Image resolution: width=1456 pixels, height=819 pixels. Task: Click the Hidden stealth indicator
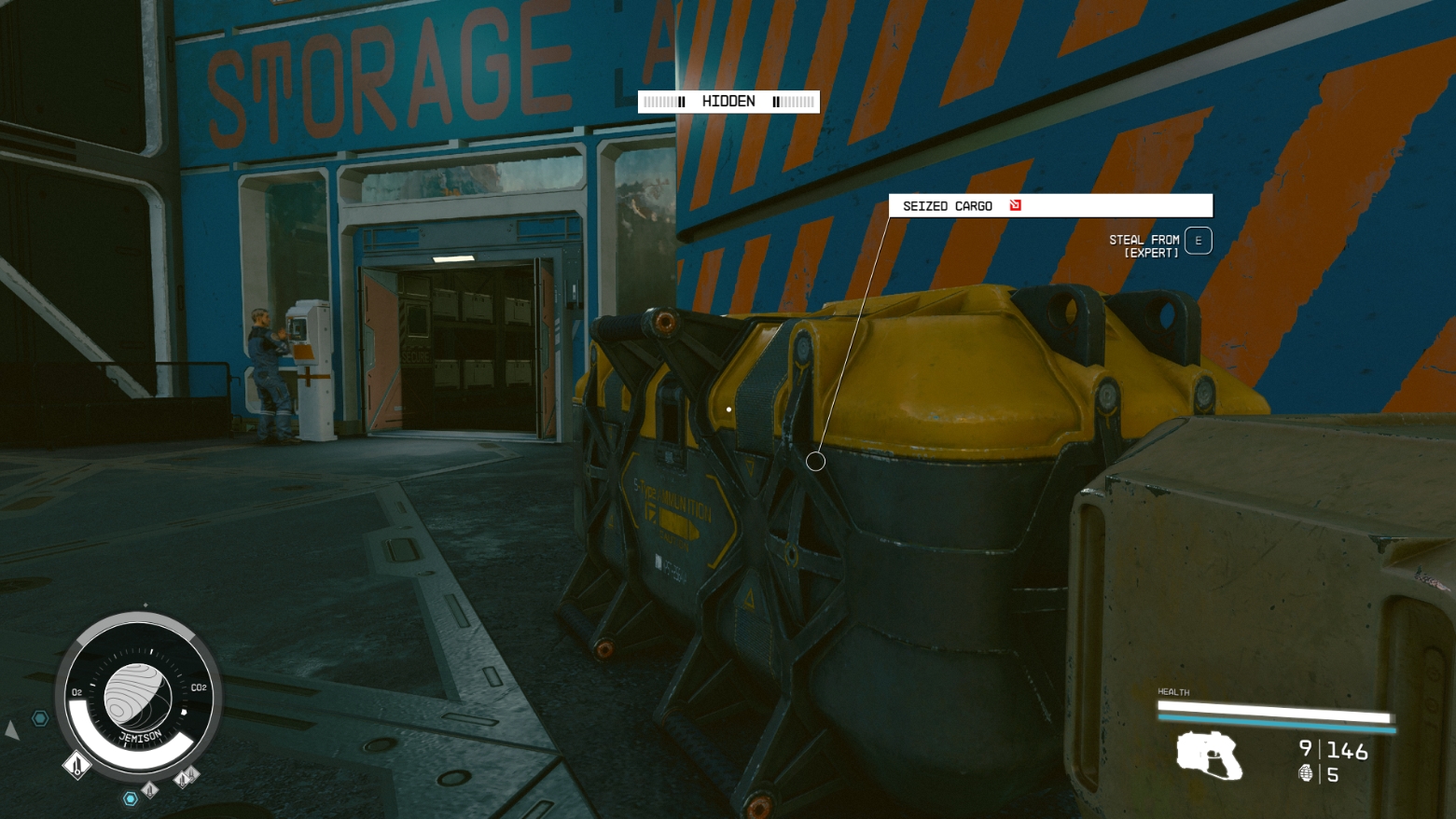(728, 102)
